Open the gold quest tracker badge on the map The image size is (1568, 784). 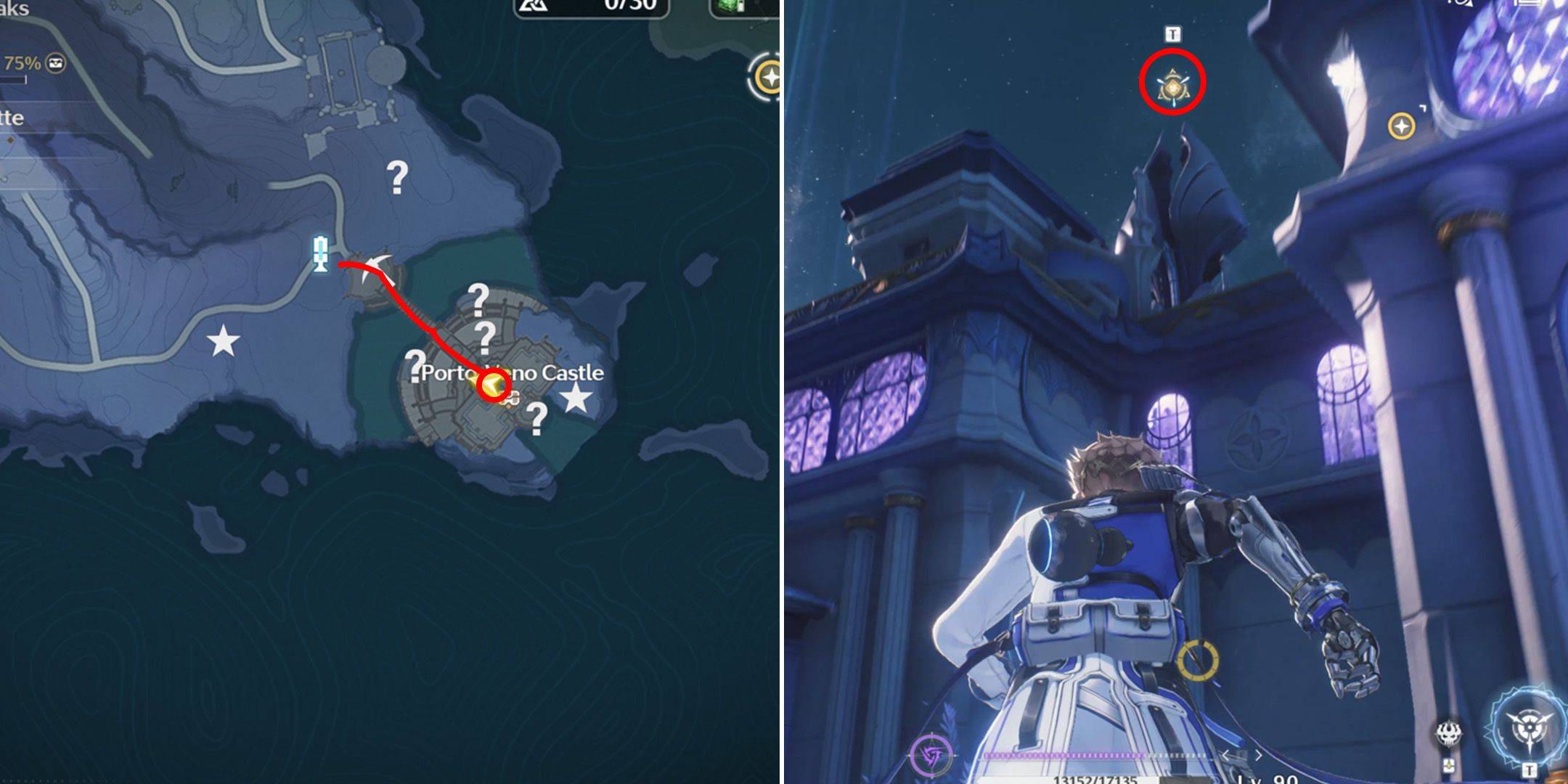[x=767, y=77]
